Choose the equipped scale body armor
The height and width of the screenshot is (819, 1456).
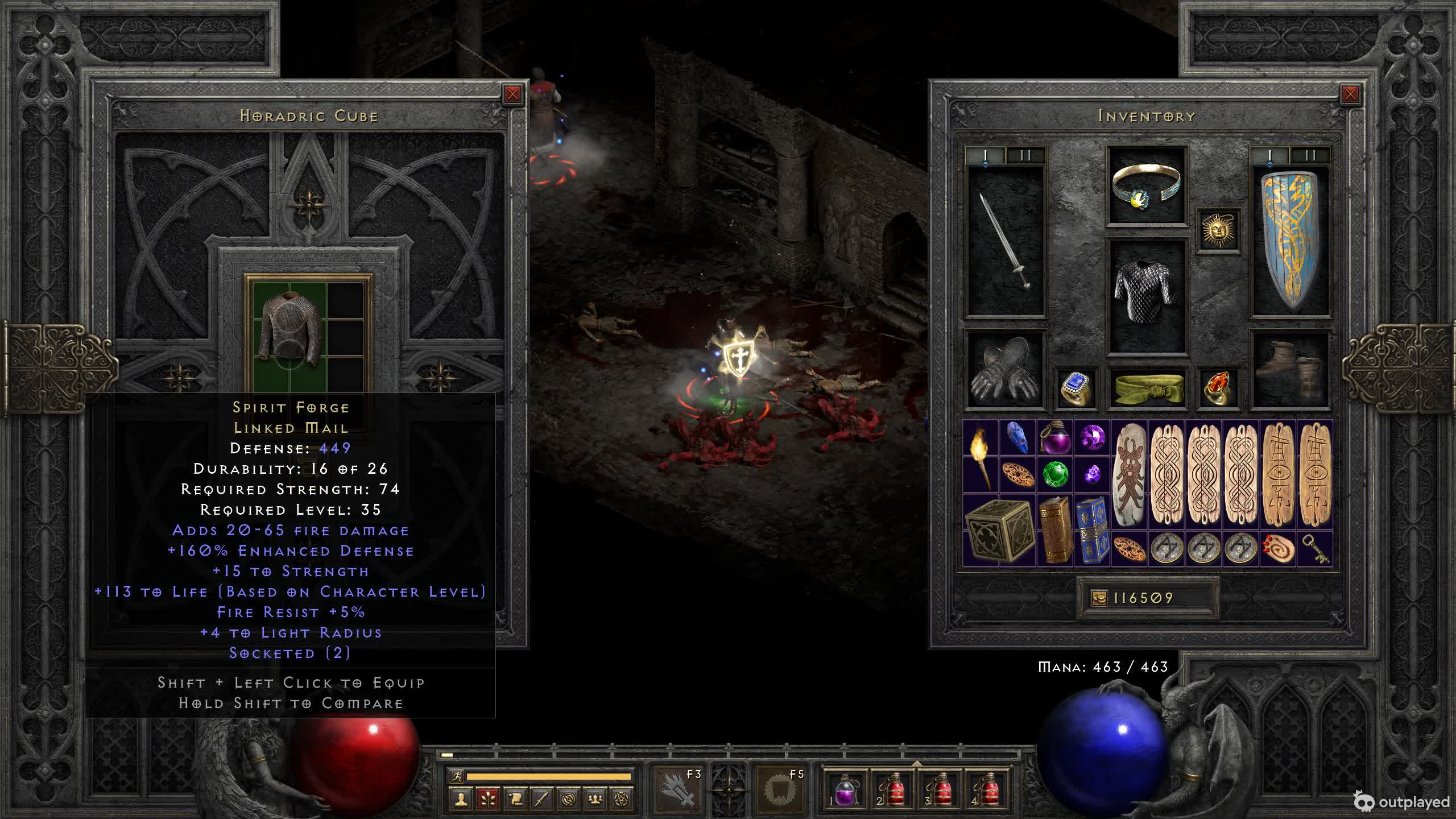[x=1146, y=295]
